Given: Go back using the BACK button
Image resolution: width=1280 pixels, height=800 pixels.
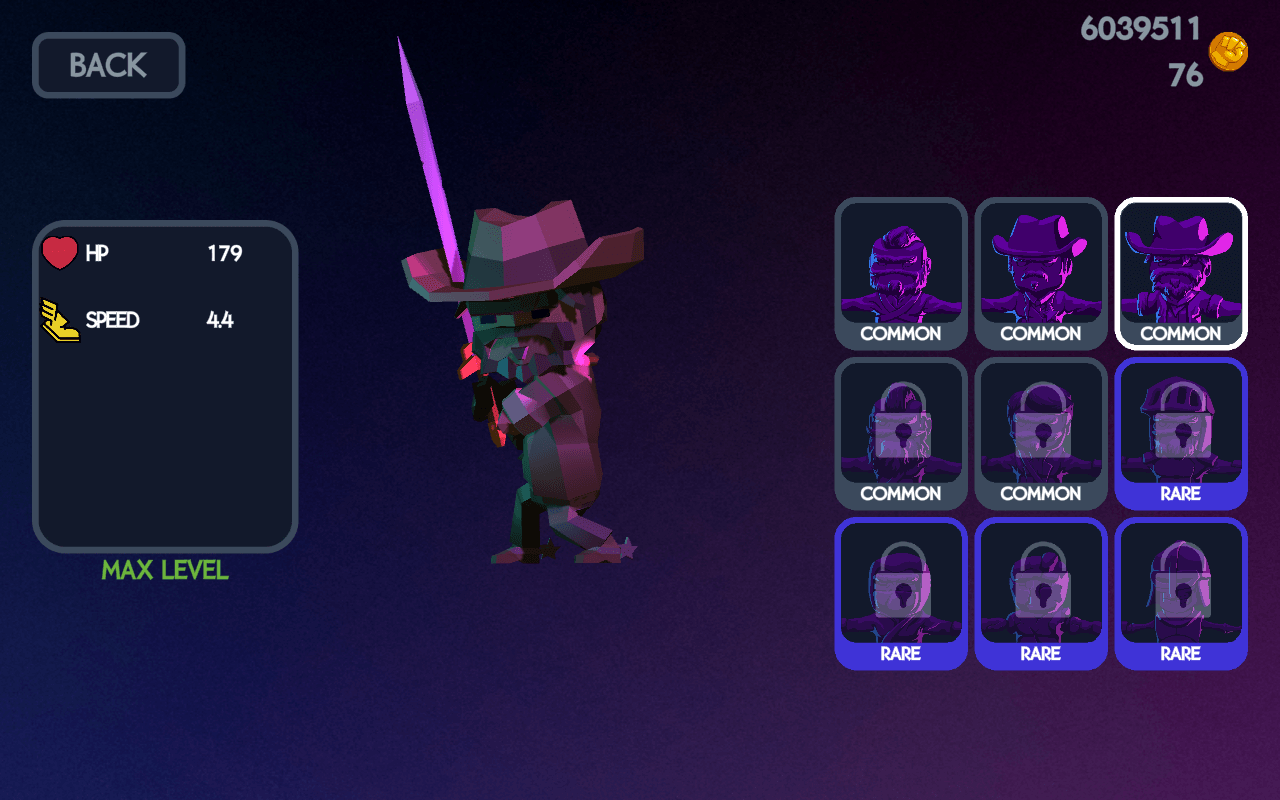Looking at the screenshot, I should pos(108,66).
